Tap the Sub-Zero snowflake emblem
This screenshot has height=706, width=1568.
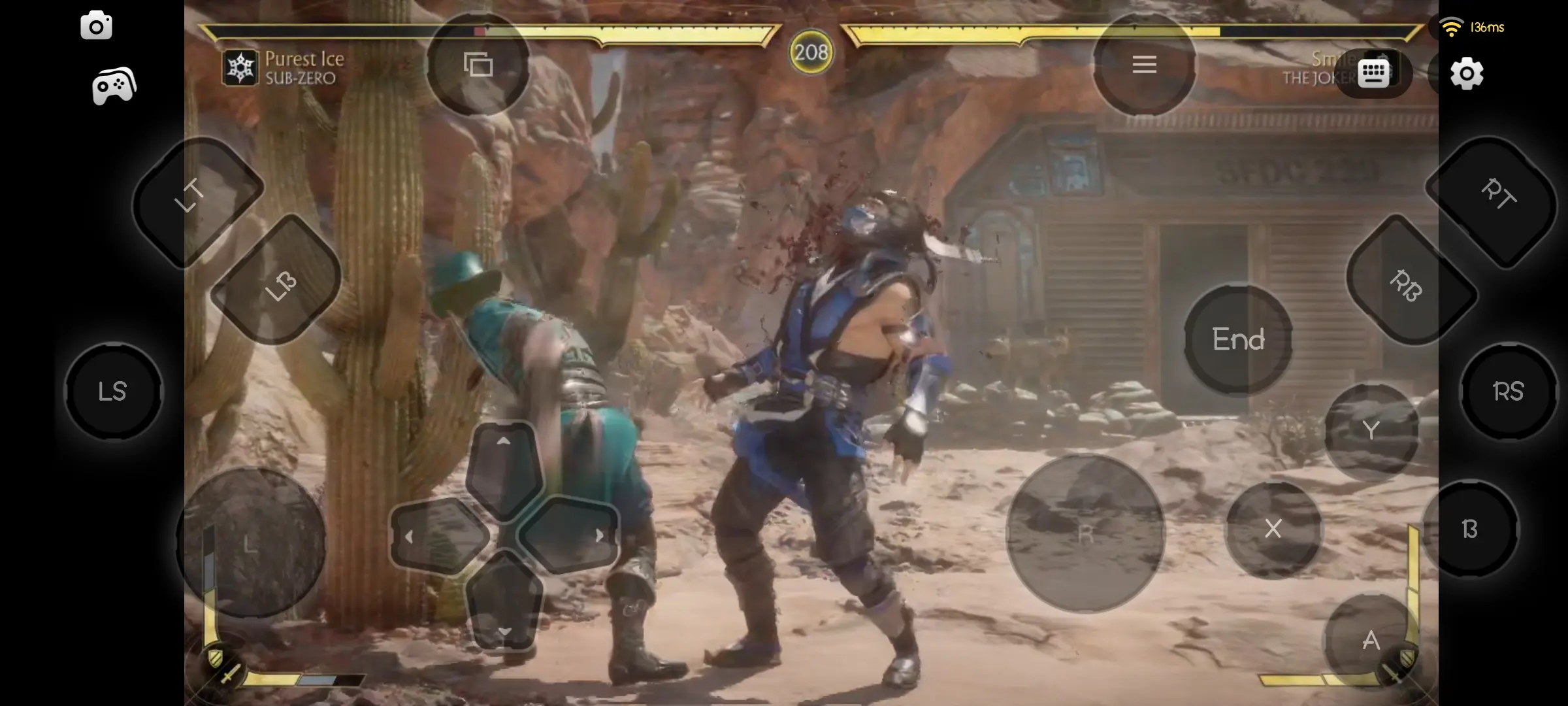click(x=239, y=67)
